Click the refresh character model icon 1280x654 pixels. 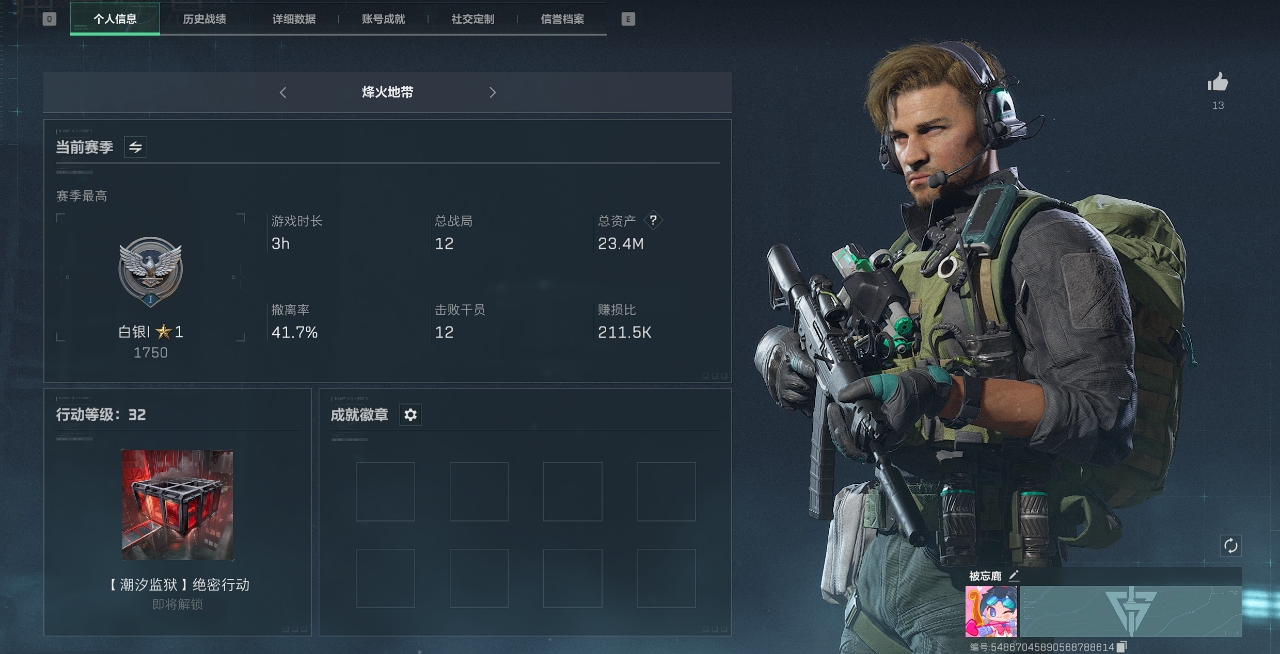[1231, 546]
